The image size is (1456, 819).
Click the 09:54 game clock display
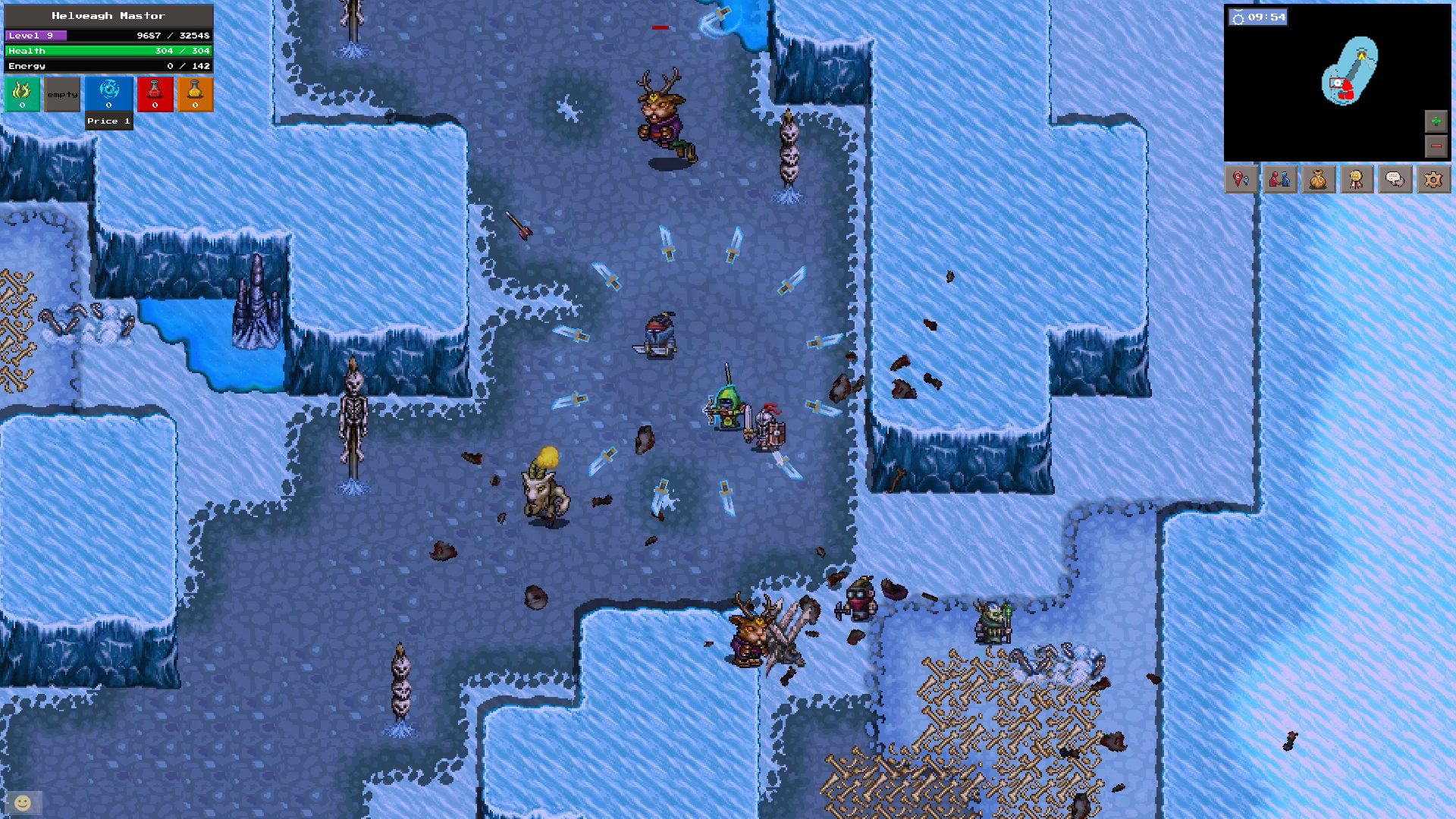coord(1259,16)
